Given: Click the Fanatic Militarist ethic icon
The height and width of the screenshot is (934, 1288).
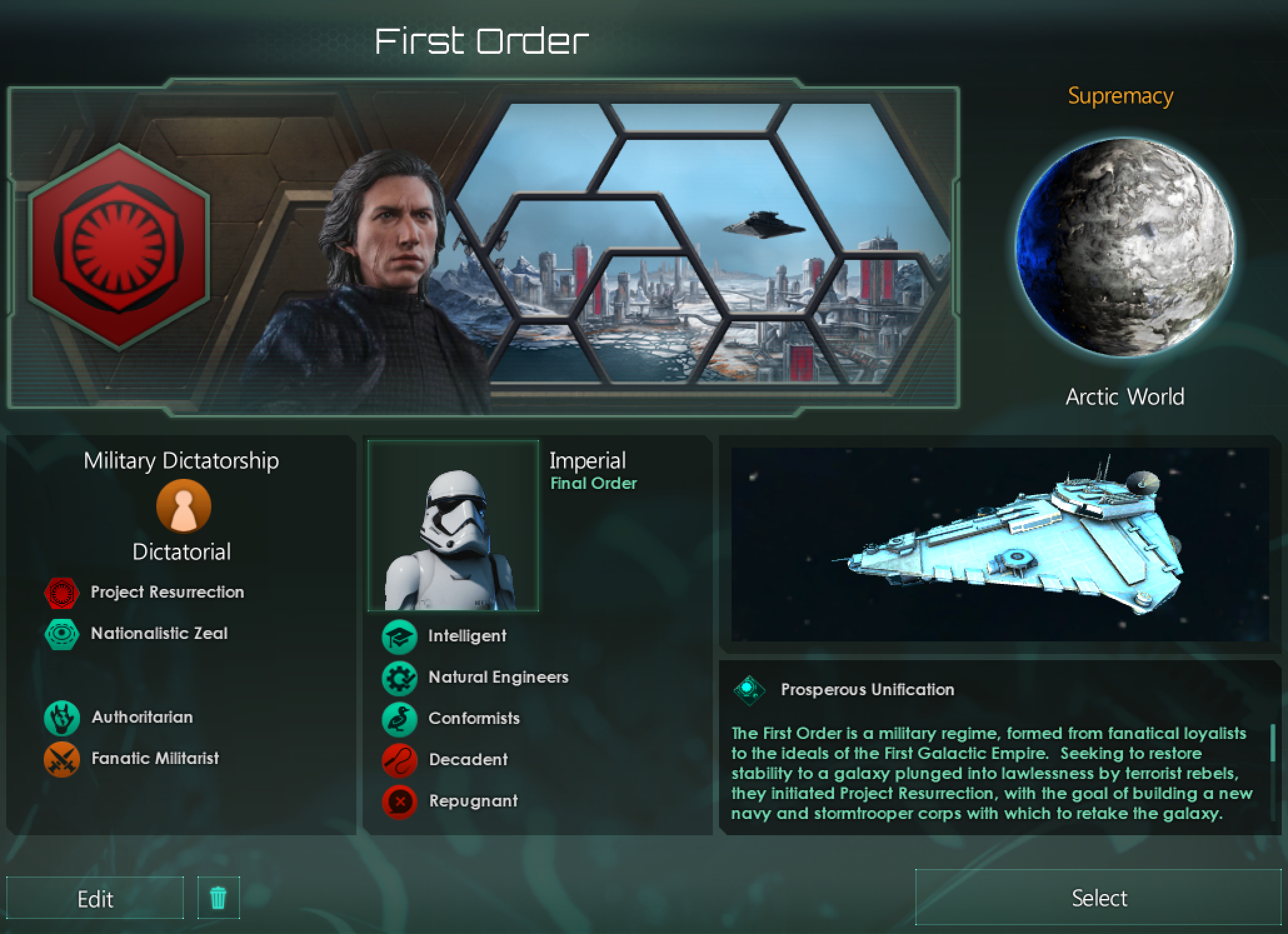Looking at the screenshot, I should tap(61, 759).
